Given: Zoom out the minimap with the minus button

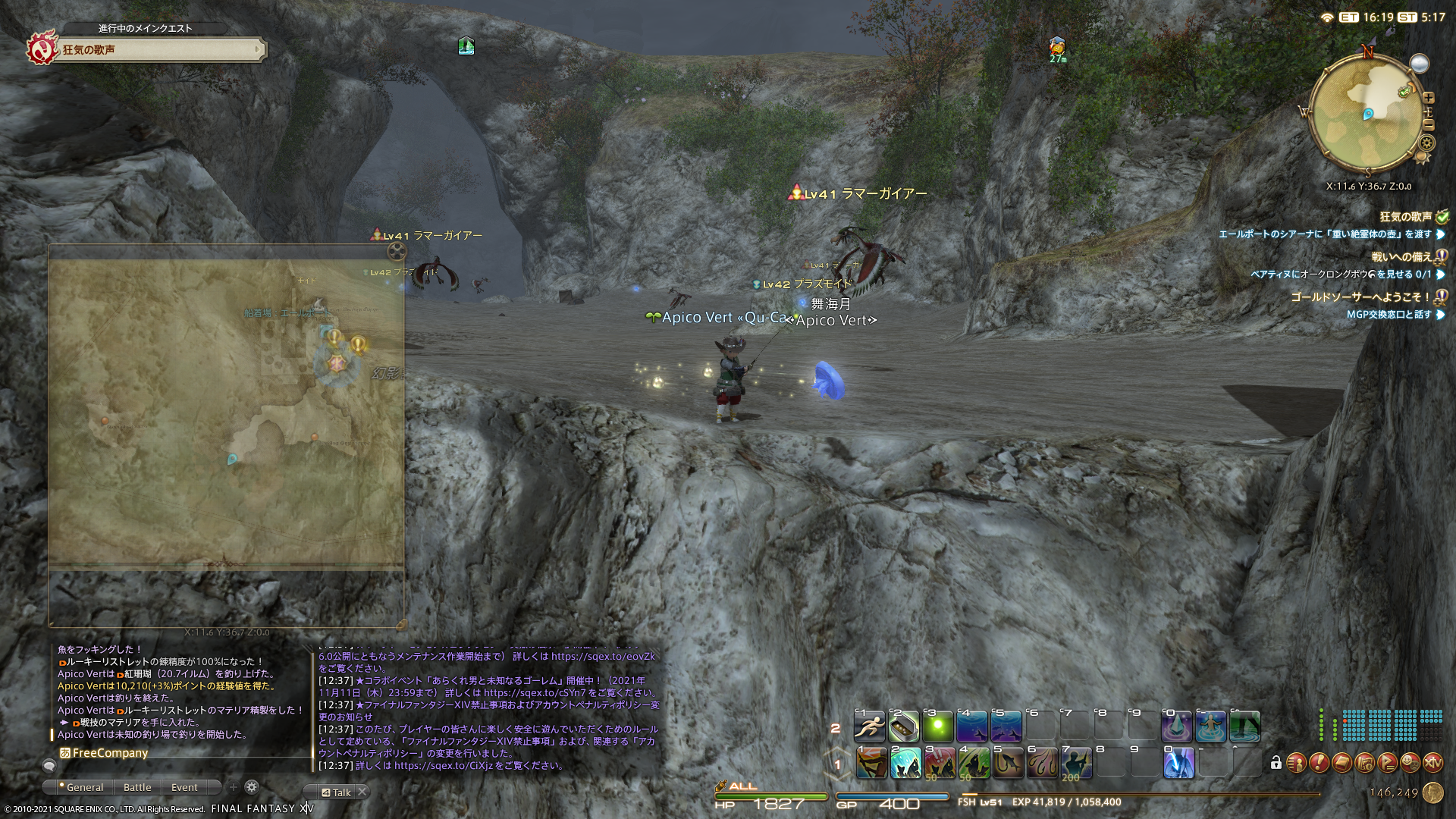Looking at the screenshot, I should 1429,125.
